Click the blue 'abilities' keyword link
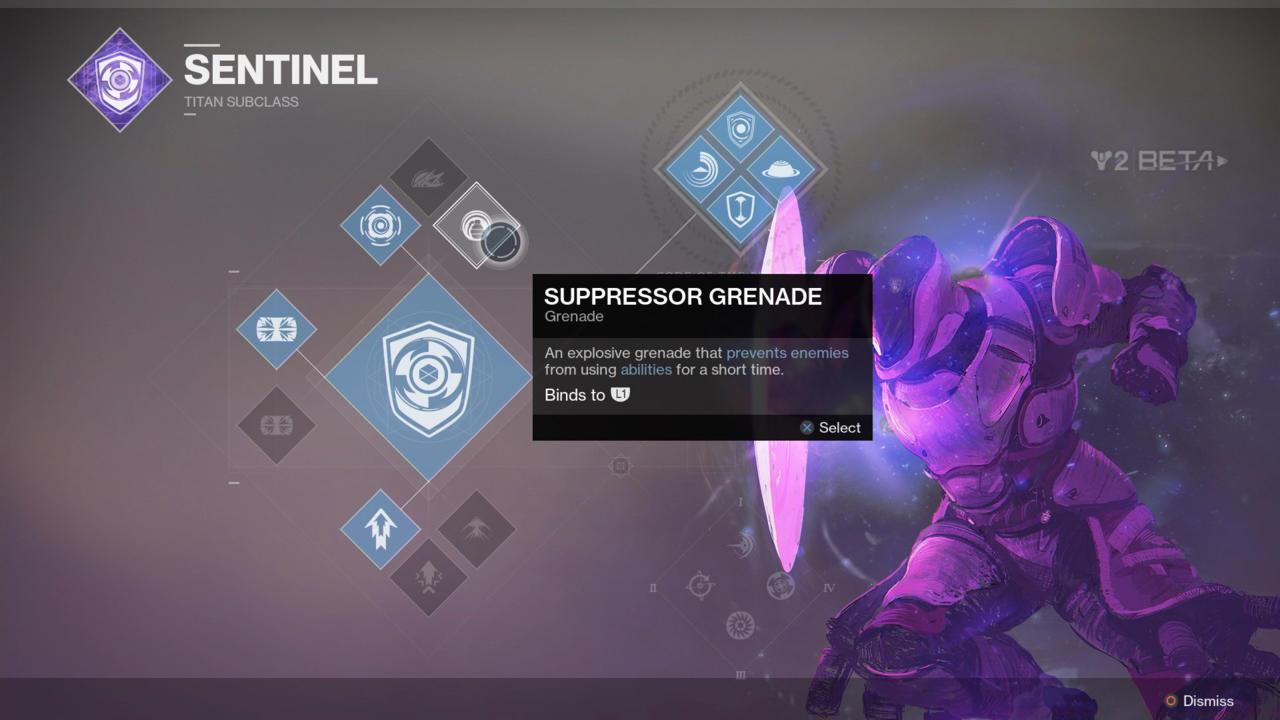Image resolution: width=1280 pixels, height=720 pixels. coord(646,369)
